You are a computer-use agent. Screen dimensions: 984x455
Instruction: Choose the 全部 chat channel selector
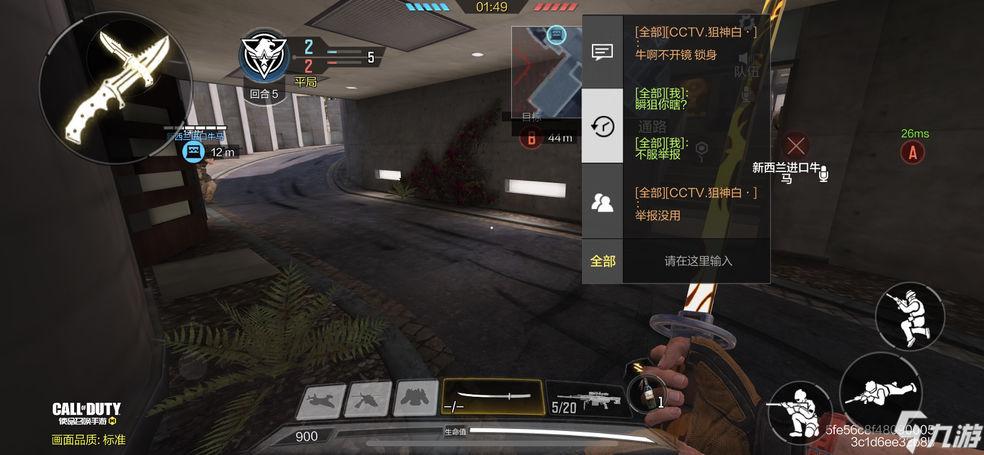tap(603, 261)
